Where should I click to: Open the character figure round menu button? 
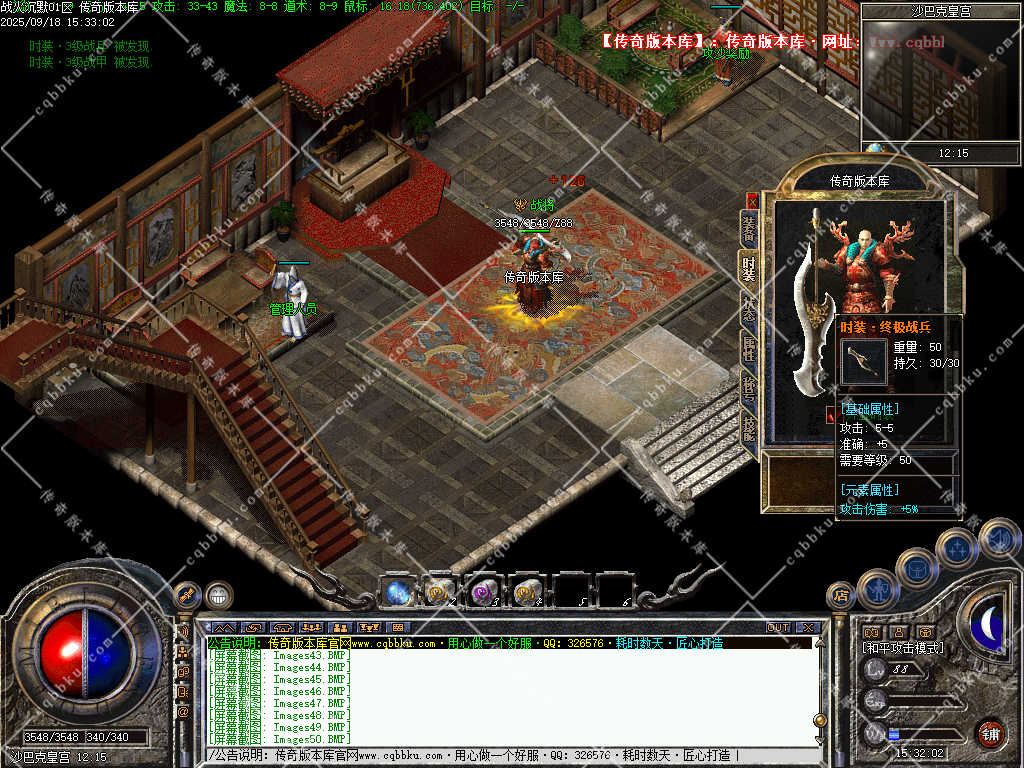[877, 588]
